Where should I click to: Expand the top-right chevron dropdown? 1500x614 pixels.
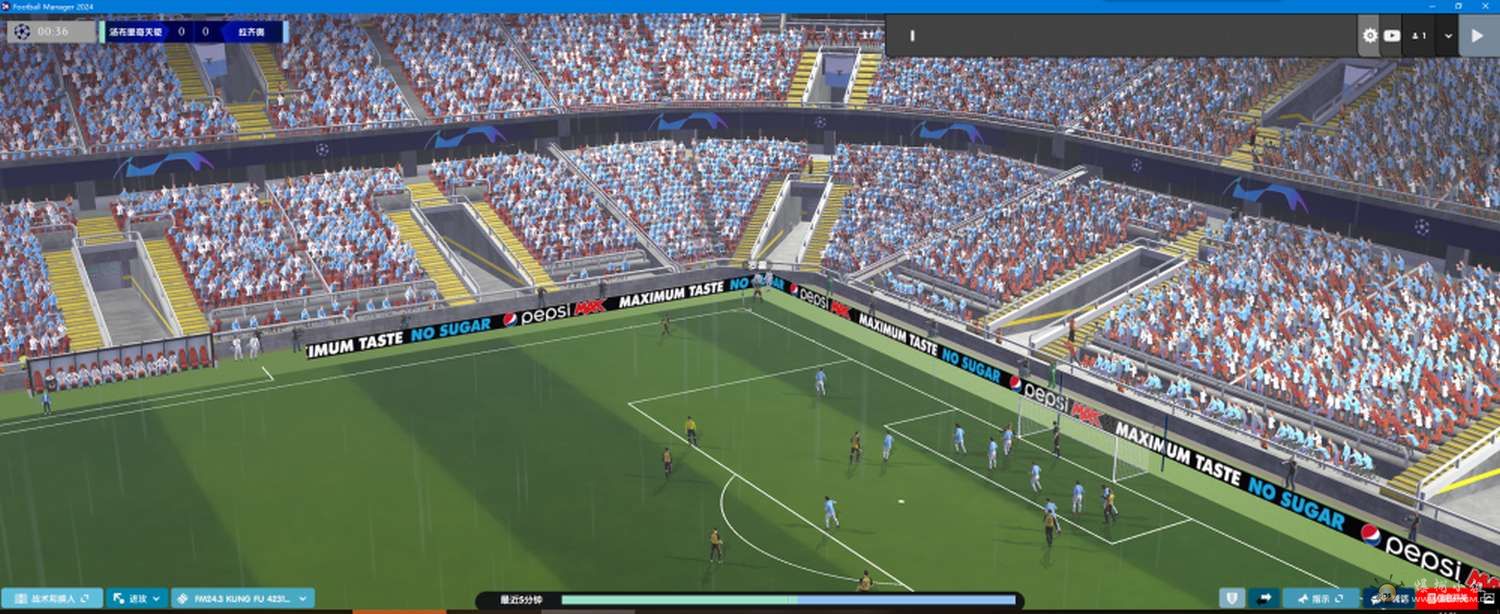1448,36
